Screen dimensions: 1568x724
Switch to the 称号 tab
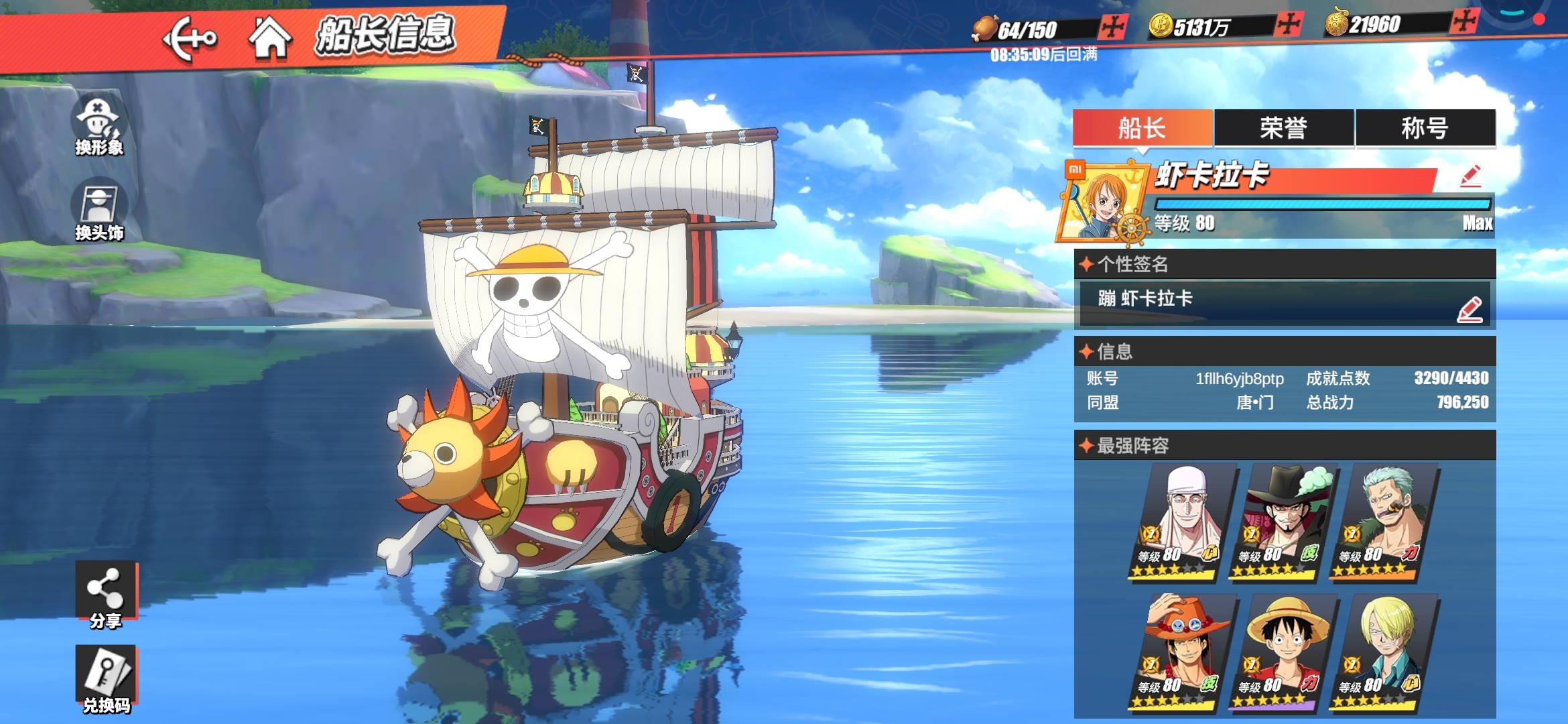[x=1425, y=127]
